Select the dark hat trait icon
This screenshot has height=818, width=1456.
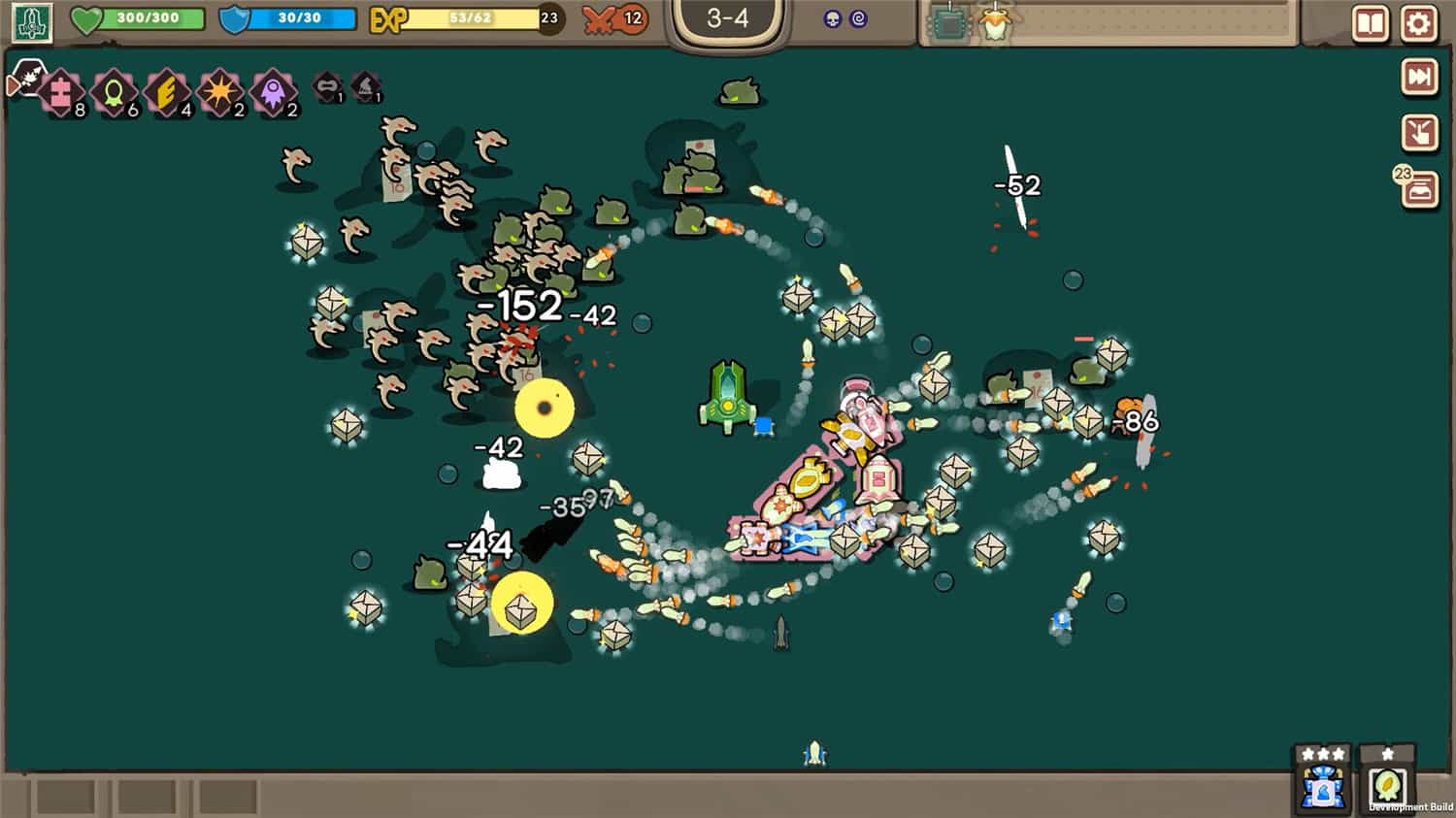(x=365, y=87)
